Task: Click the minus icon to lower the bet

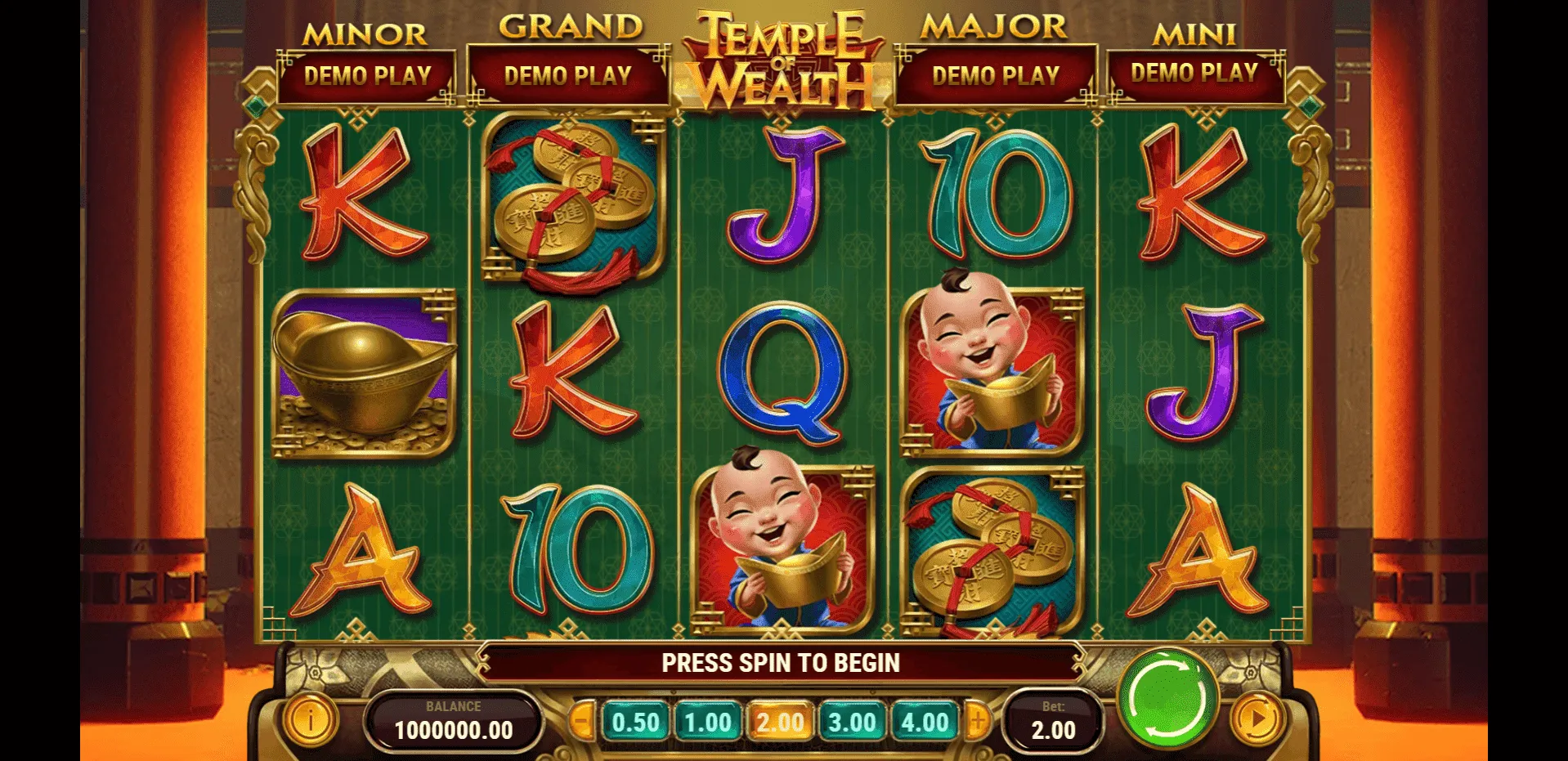Action: pyautogui.click(x=583, y=721)
